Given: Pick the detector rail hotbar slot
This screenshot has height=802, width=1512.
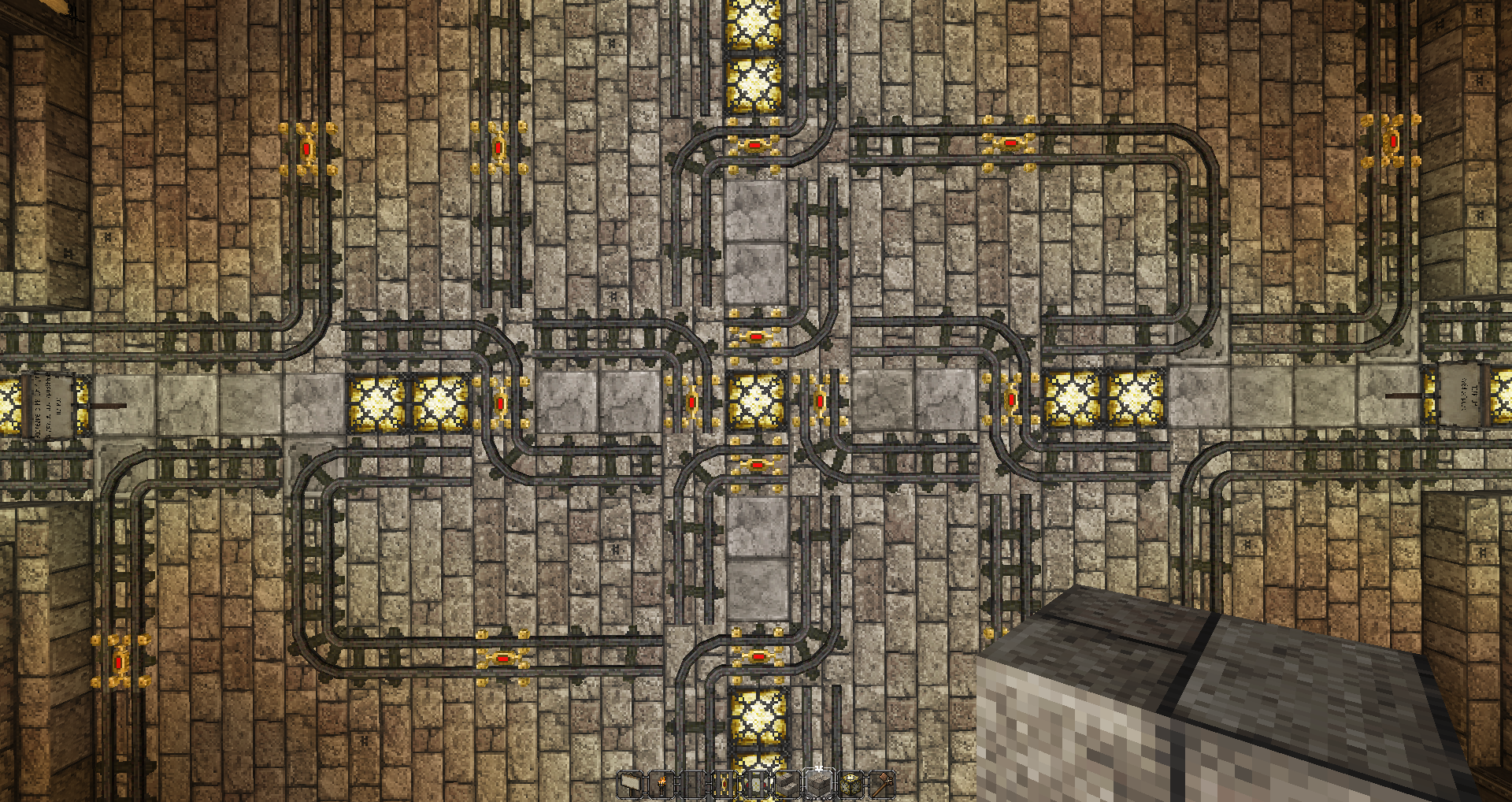Looking at the screenshot, I should coord(756,785).
